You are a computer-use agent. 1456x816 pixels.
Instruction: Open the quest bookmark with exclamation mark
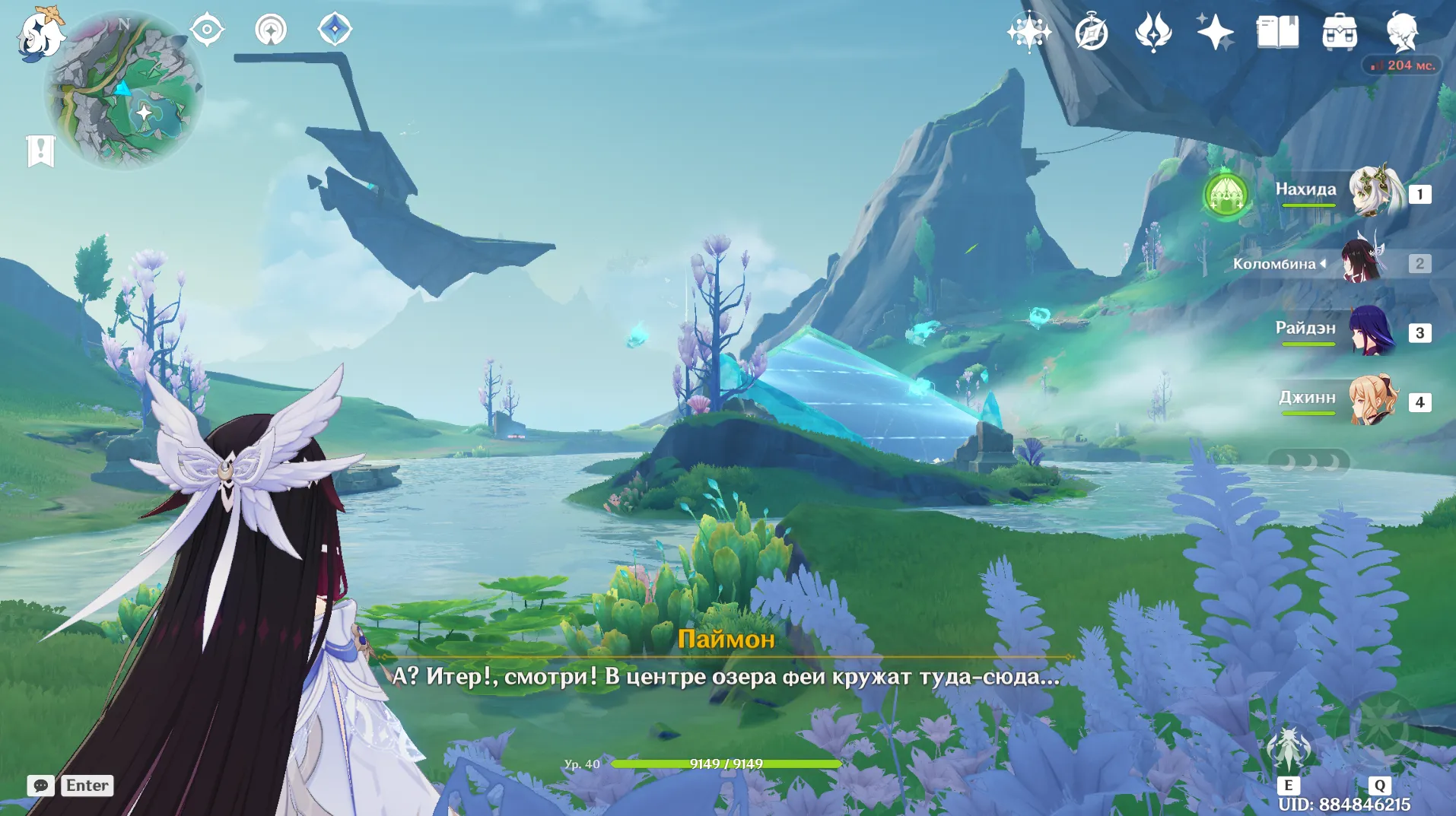click(x=40, y=151)
